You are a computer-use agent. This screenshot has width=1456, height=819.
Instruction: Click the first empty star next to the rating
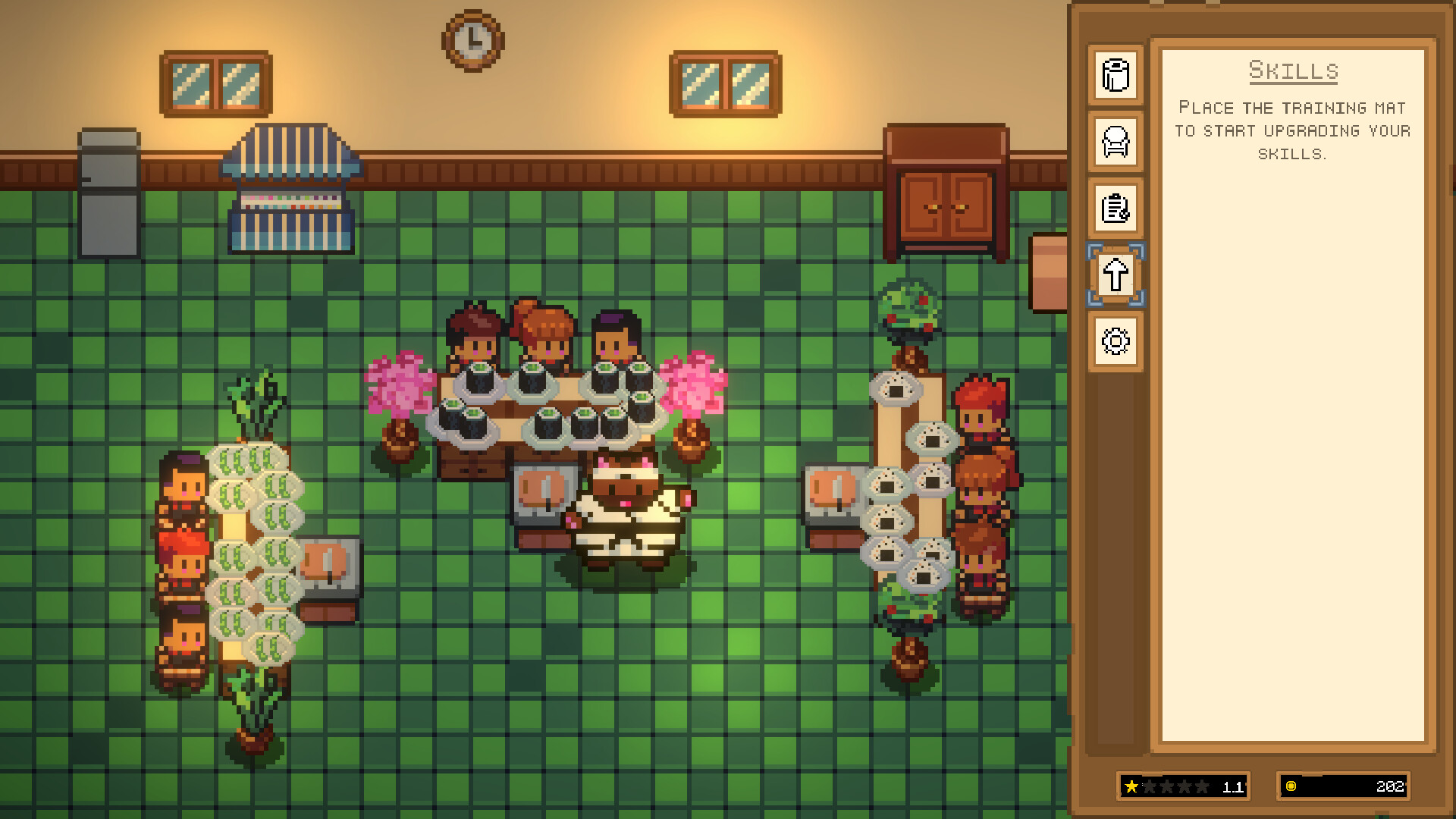pos(1150,787)
